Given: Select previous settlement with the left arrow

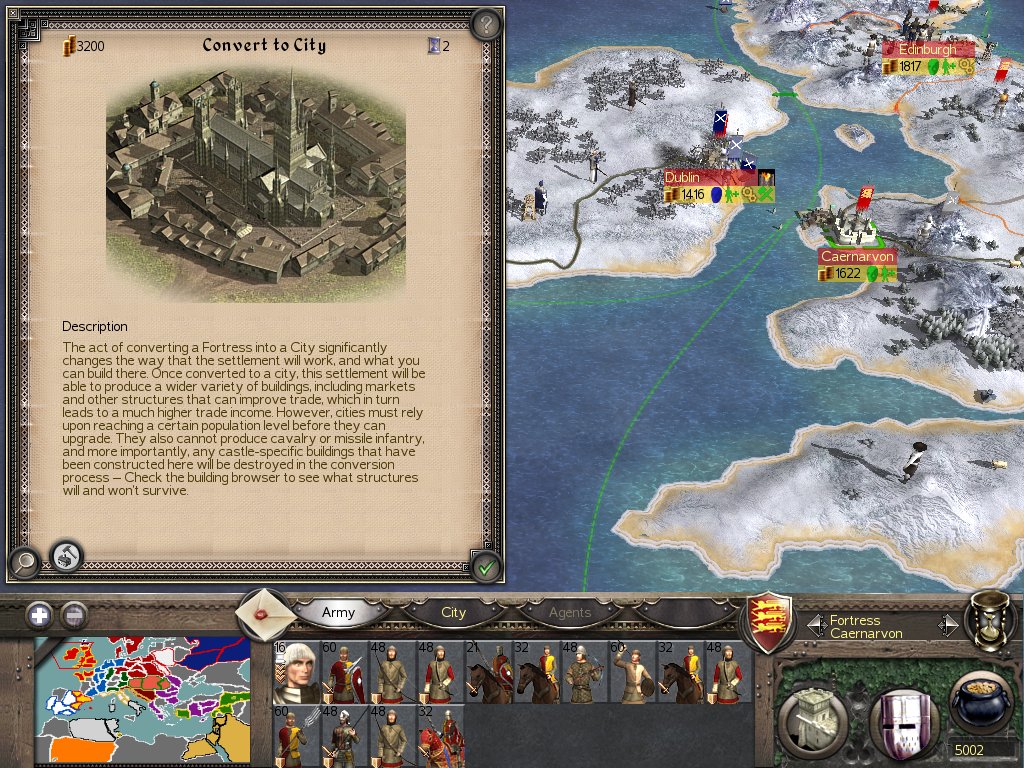Looking at the screenshot, I should [814, 626].
